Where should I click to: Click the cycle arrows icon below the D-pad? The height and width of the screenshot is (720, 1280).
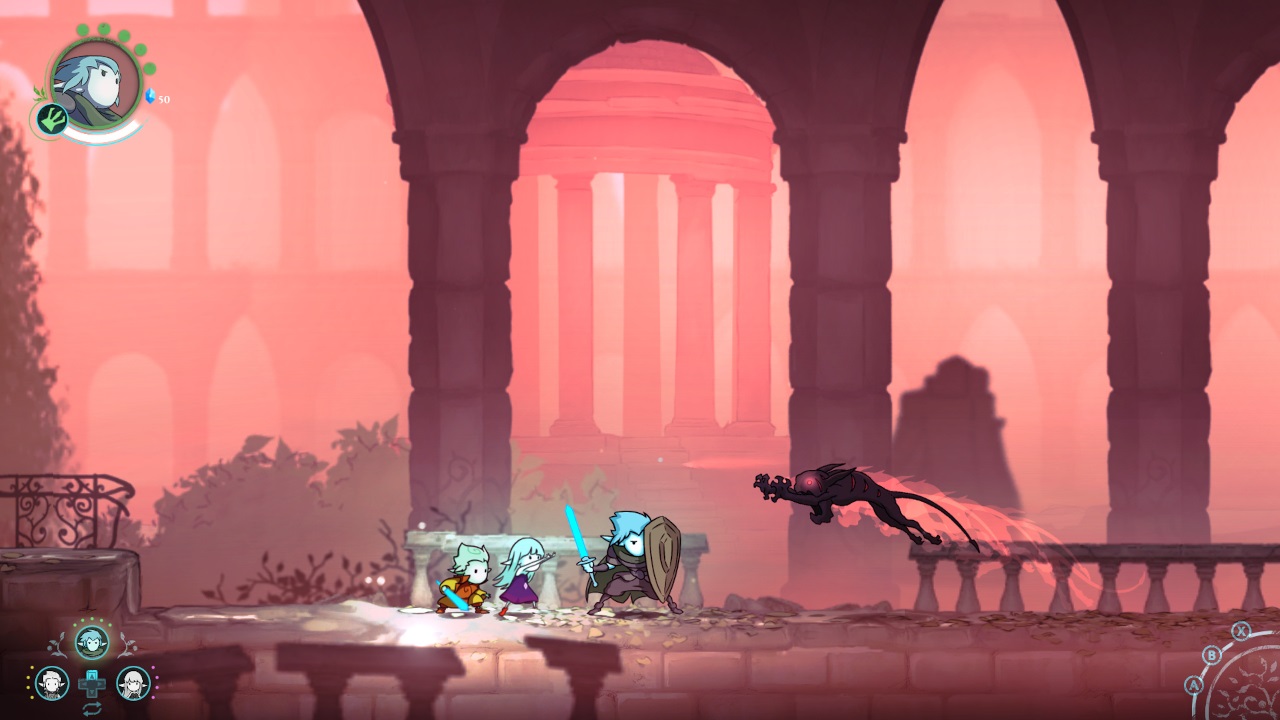[x=93, y=707]
